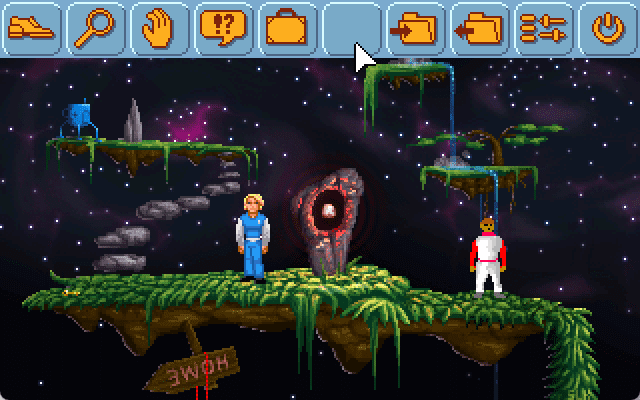Open the load game folder icon
This screenshot has width=640, height=400.
[x=479, y=27]
